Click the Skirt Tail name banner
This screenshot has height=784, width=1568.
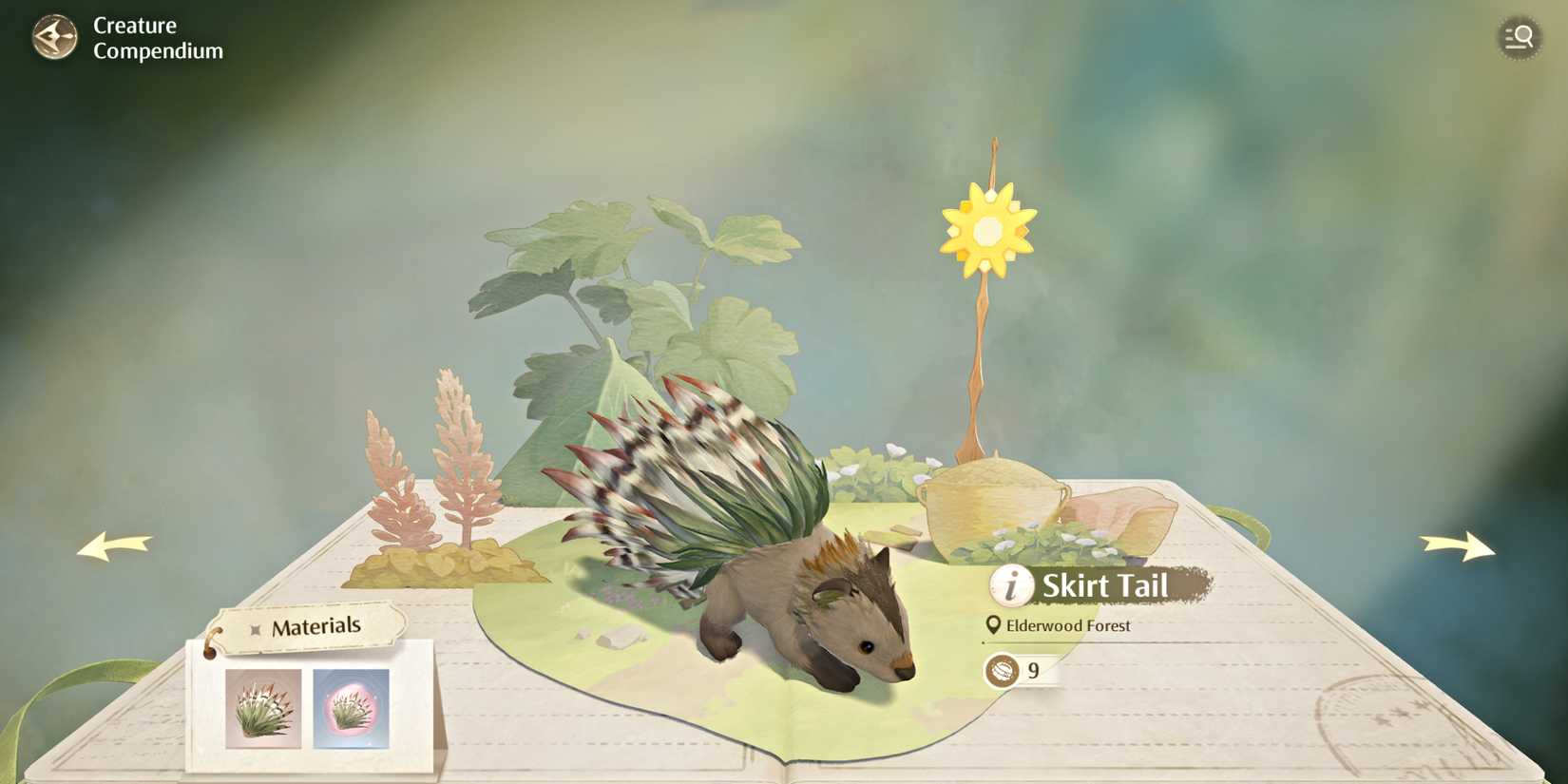click(1105, 586)
